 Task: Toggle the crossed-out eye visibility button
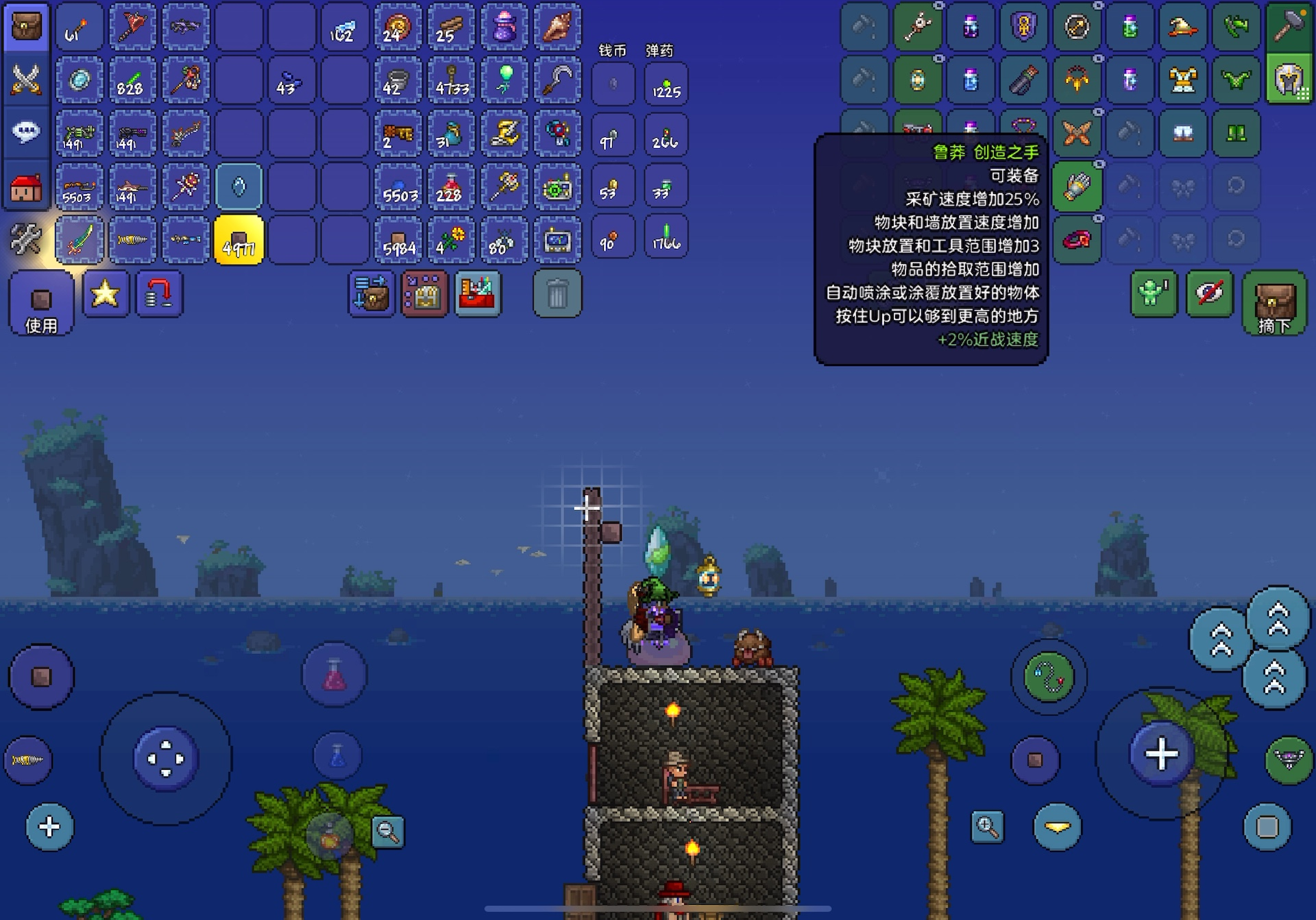pyautogui.click(x=1209, y=294)
